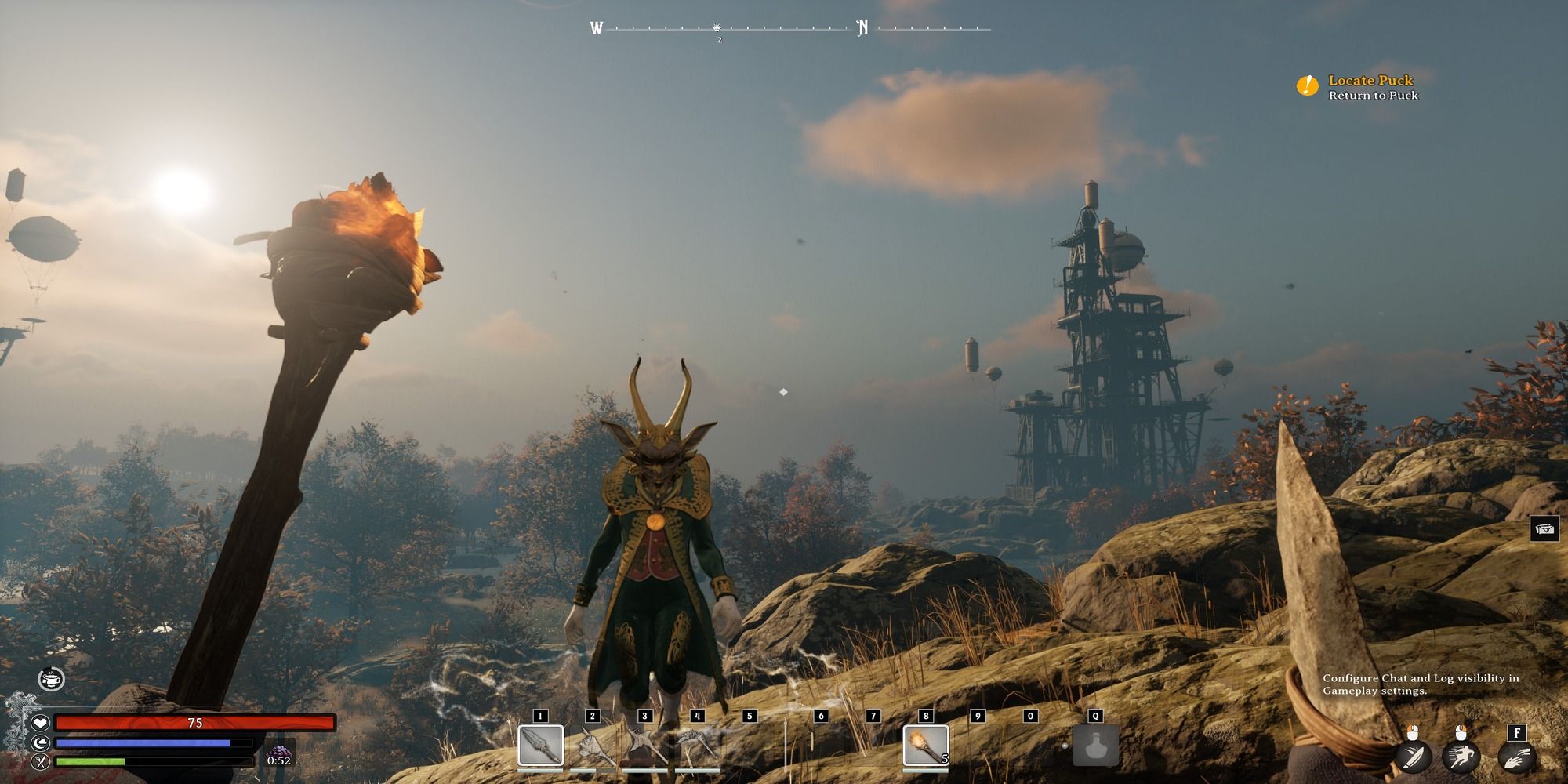Select the torch hotbar slot
This screenshot has height=784, width=1568.
926,745
